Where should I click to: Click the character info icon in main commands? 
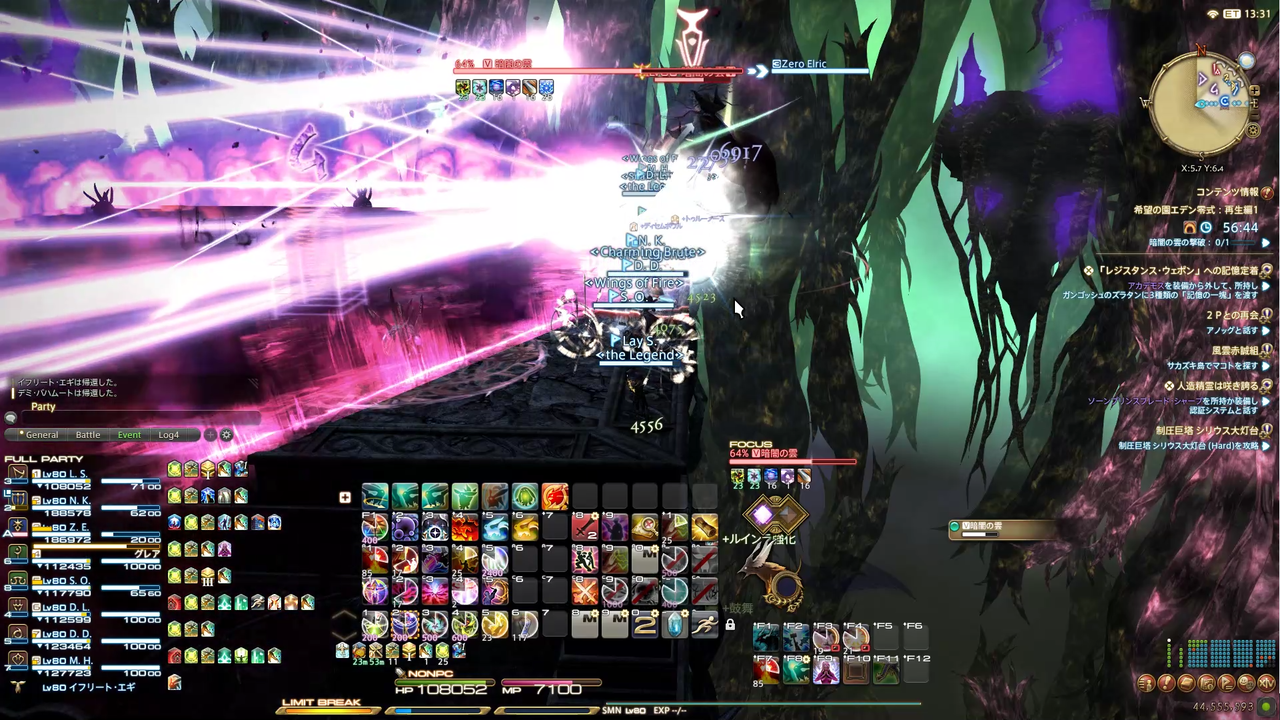1146,683
